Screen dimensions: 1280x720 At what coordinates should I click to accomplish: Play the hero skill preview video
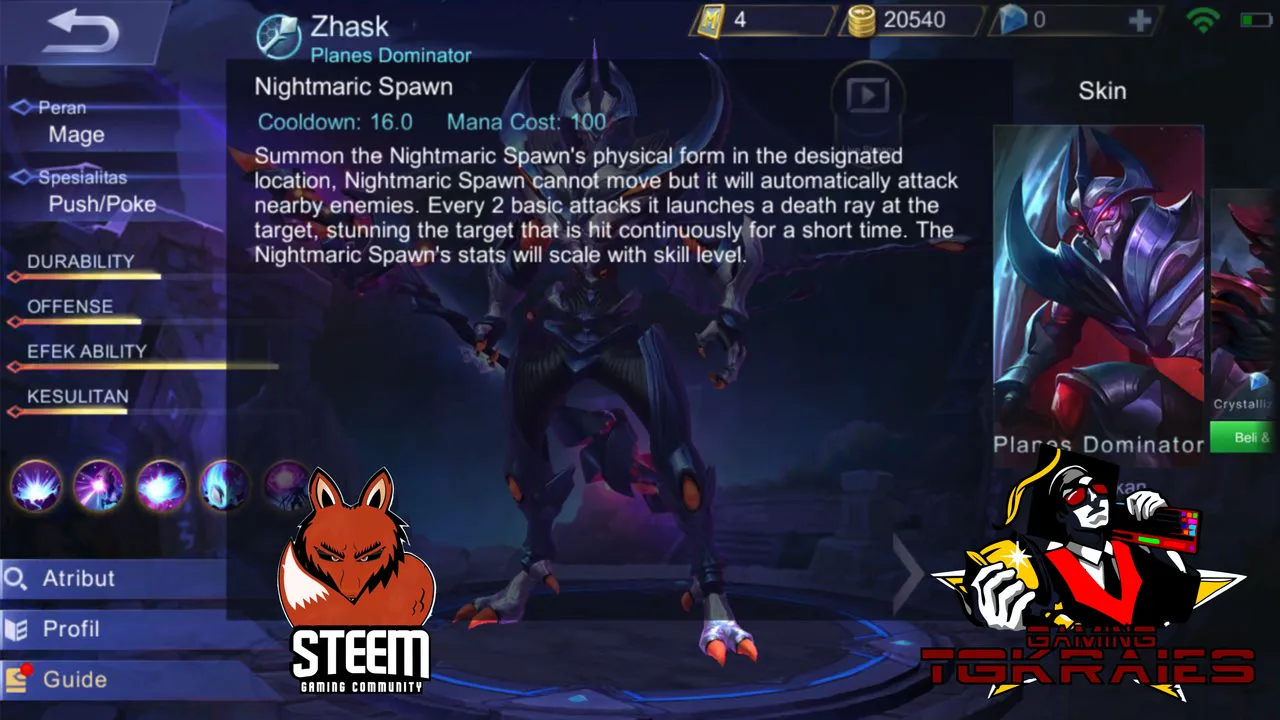tap(867, 96)
